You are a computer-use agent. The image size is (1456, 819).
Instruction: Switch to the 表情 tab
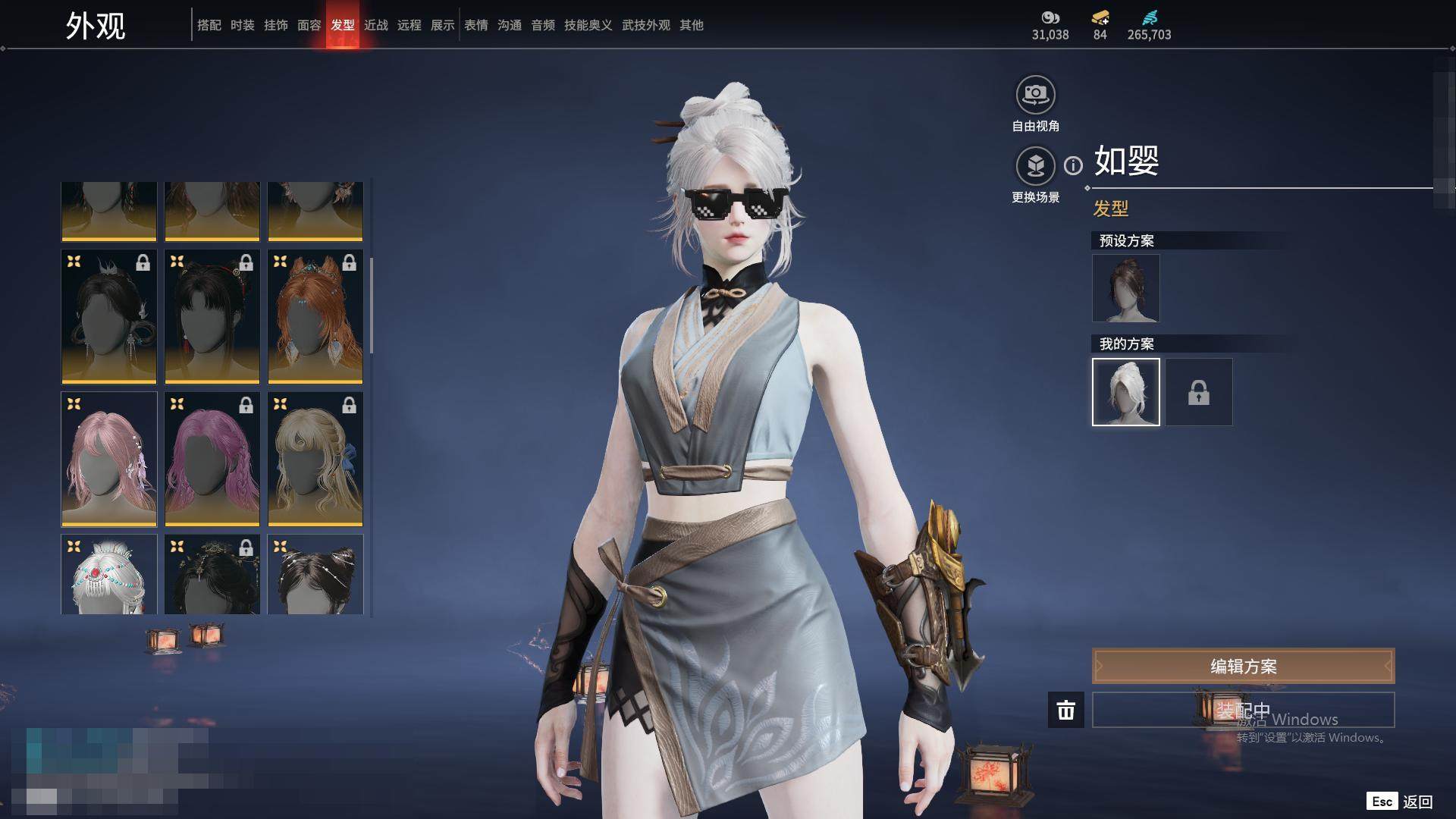coord(476,25)
